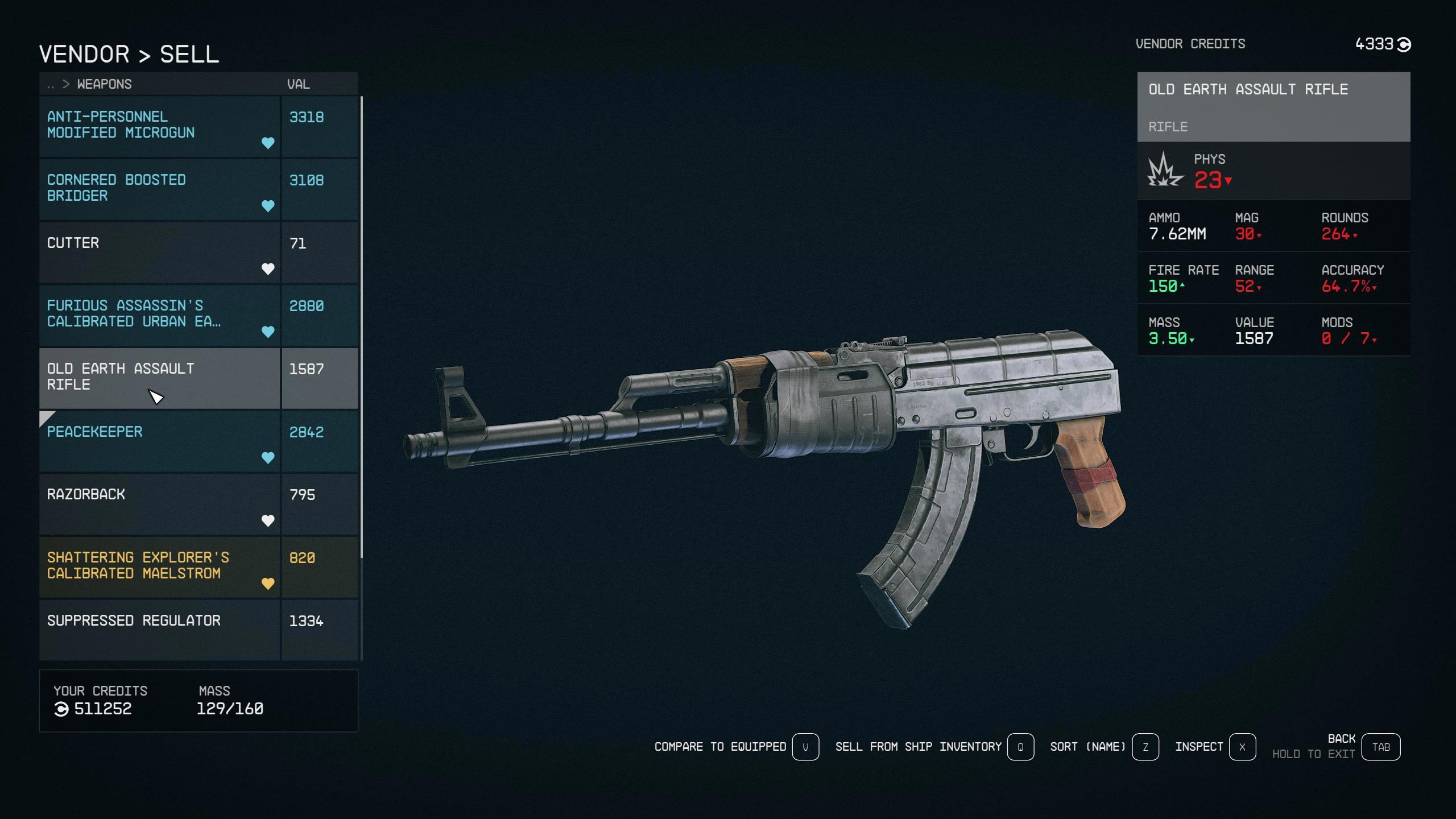Go Back from the vendor menu
This screenshot has height=819, width=1456.
1381,747
